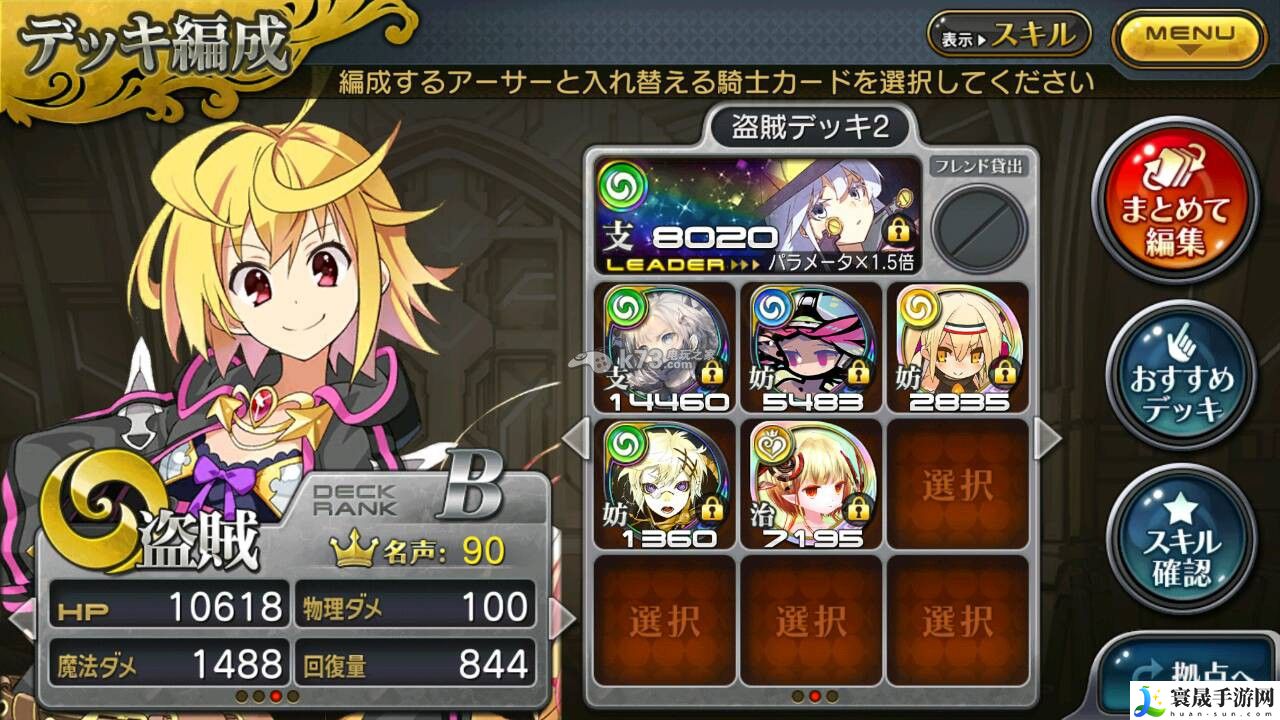Choose the knight card with 5483
The image size is (1280, 720).
811,348
